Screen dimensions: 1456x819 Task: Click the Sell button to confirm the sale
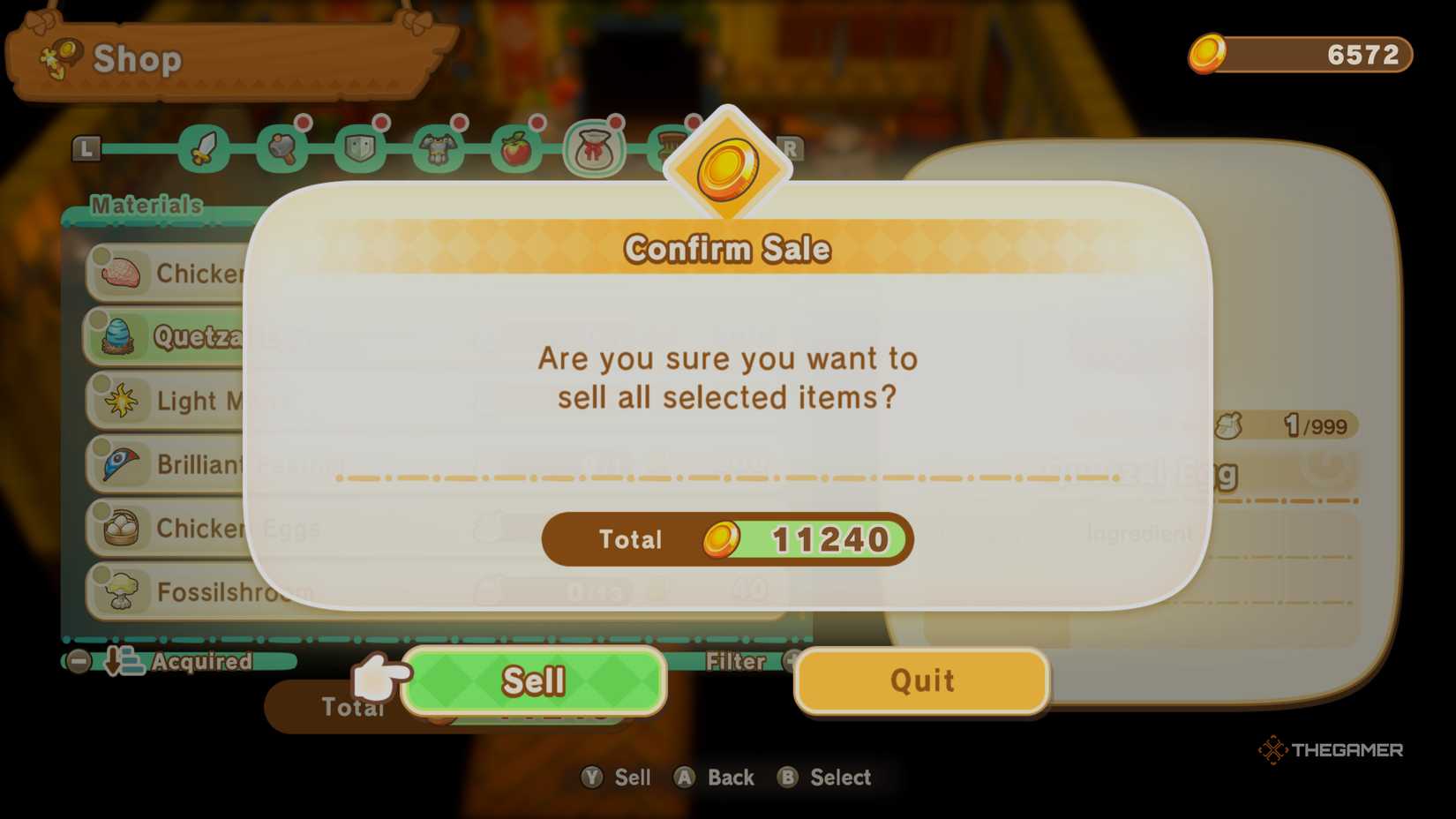pos(533,680)
